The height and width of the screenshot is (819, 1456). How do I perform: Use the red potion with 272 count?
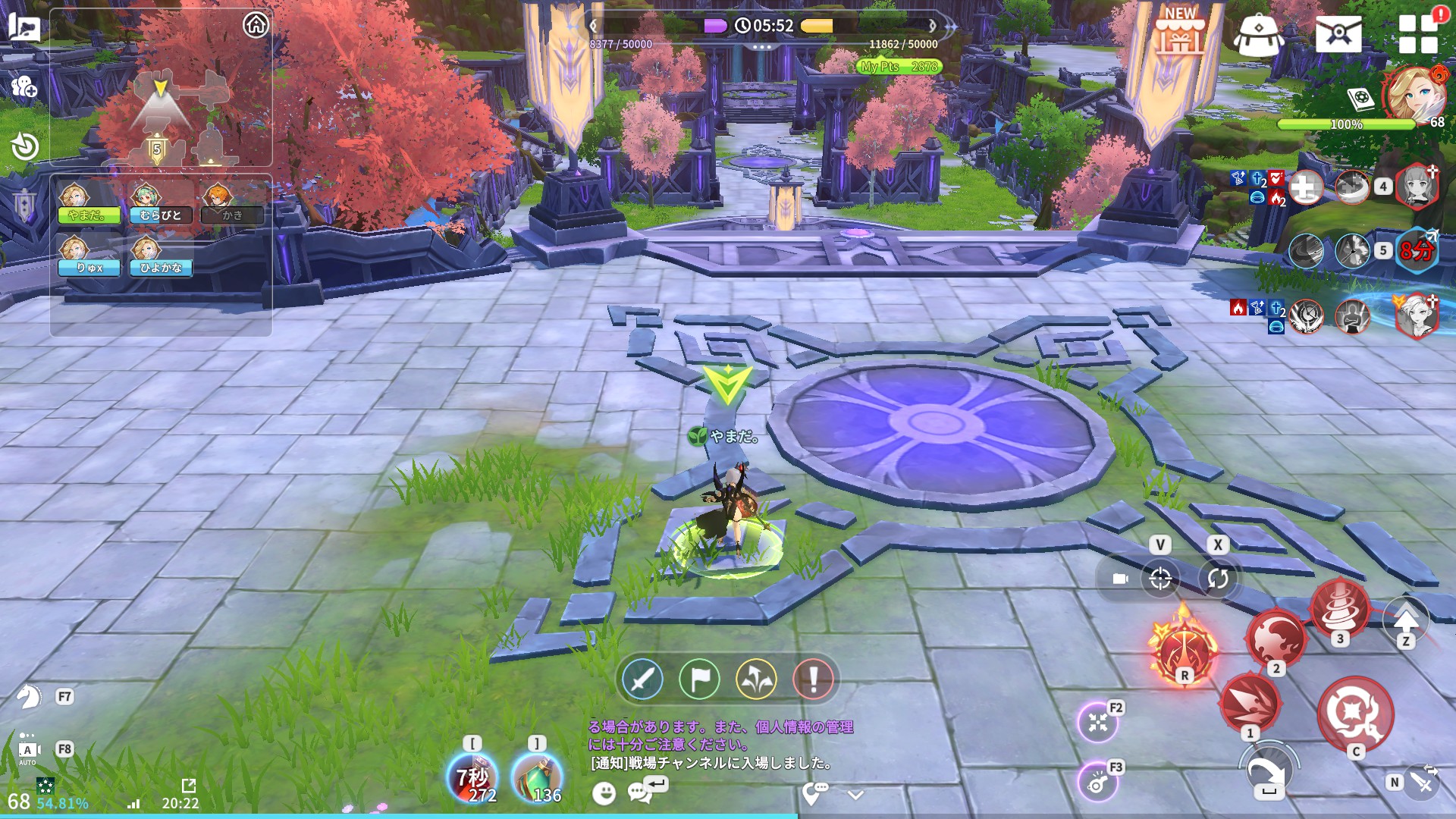point(472,777)
